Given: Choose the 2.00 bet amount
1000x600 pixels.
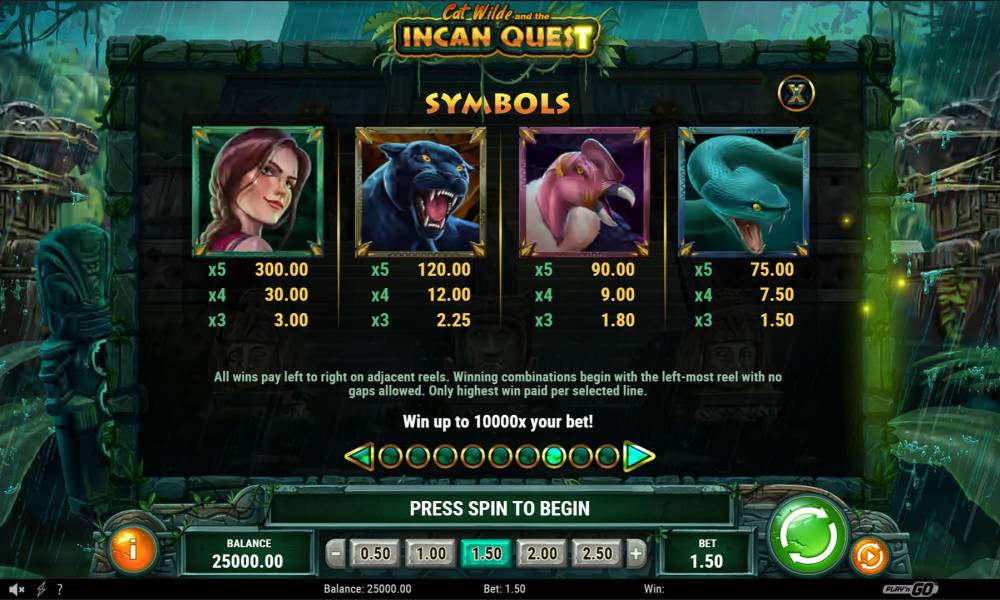Looking at the screenshot, I should pyautogui.click(x=541, y=553).
